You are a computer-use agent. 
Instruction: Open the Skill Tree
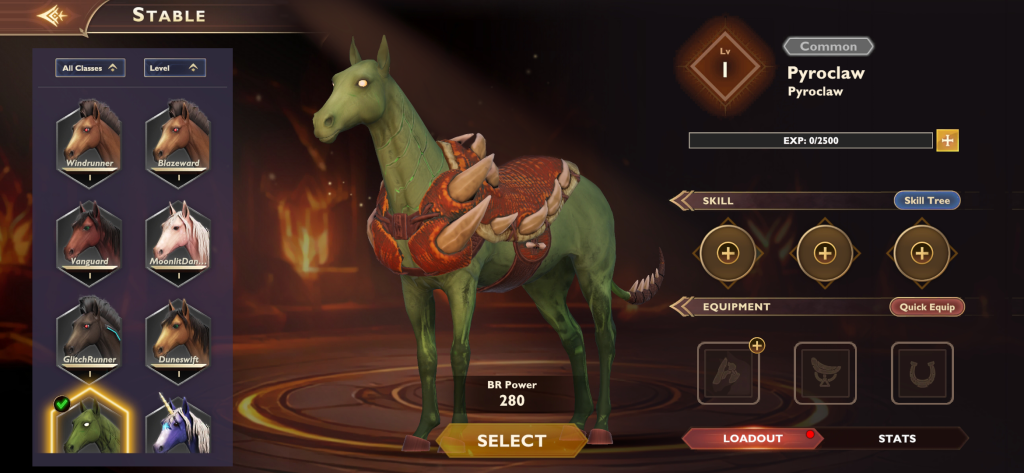click(926, 201)
